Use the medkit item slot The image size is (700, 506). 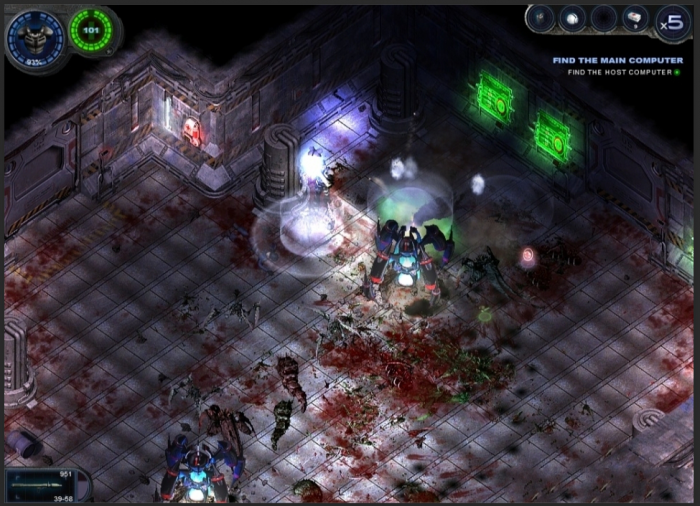point(634,18)
